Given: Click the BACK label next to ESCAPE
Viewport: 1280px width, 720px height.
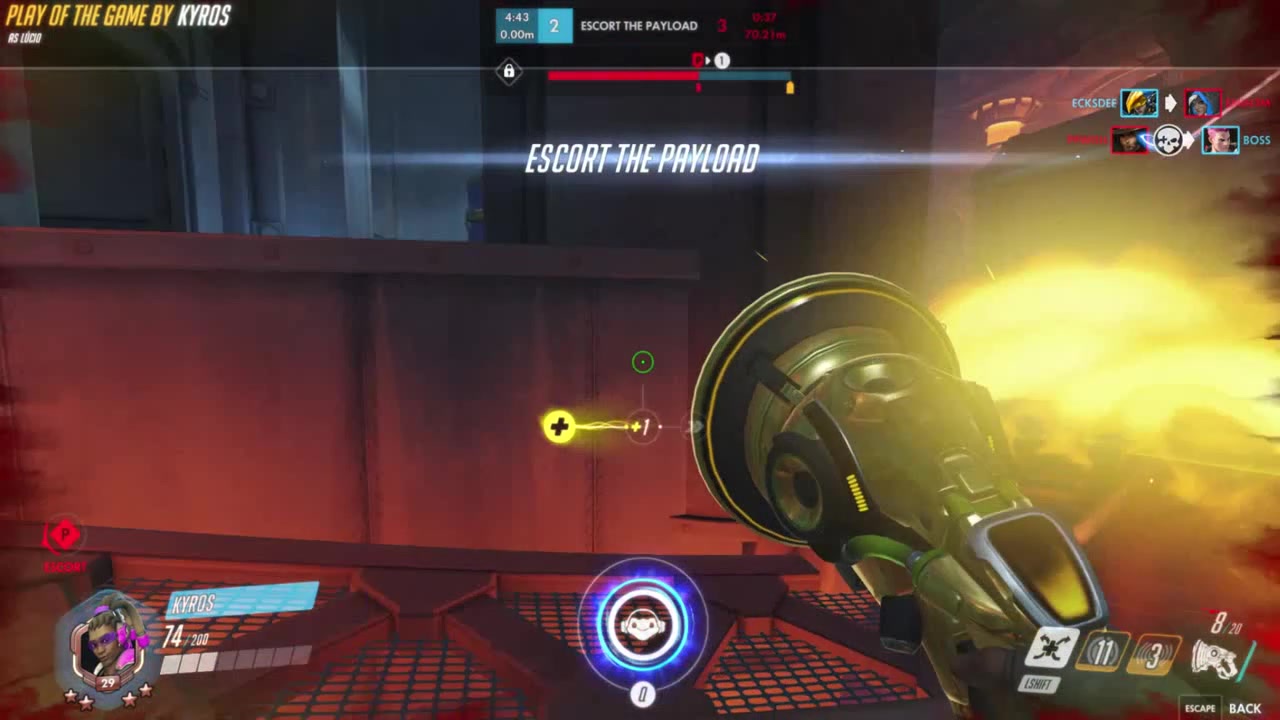Looking at the screenshot, I should coord(1245,708).
